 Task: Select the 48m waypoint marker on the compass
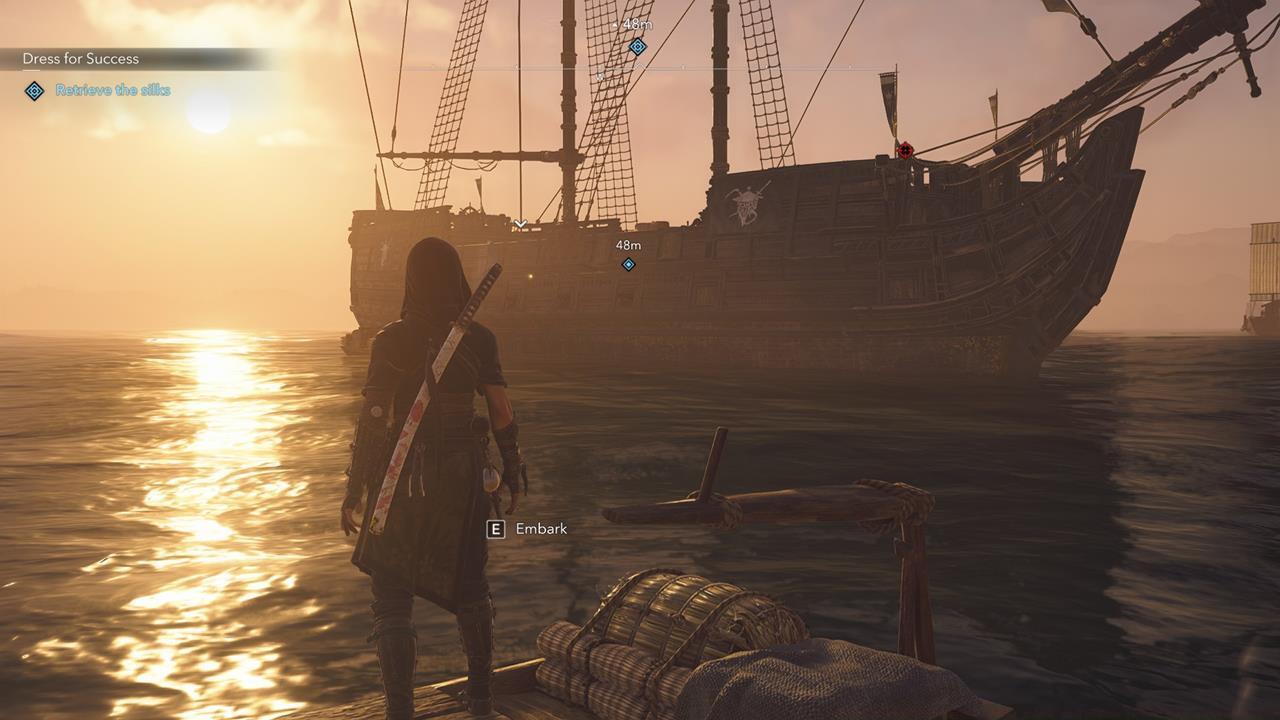coord(638,47)
